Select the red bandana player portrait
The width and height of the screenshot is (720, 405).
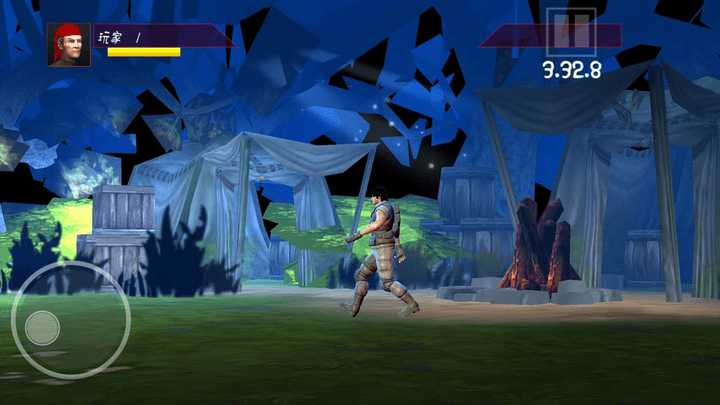click(69, 45)
